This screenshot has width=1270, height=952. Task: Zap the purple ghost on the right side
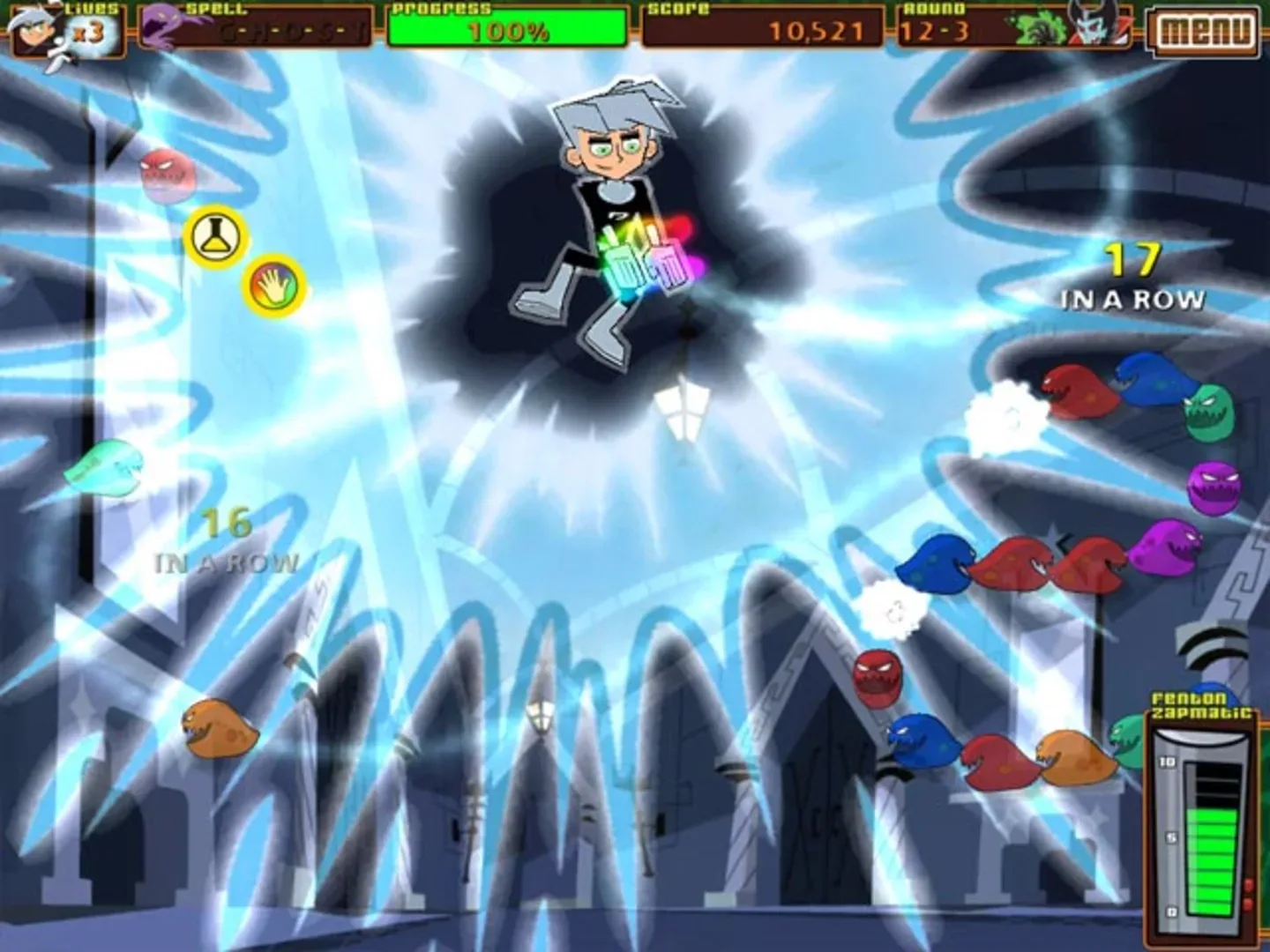click(1214, 489)
